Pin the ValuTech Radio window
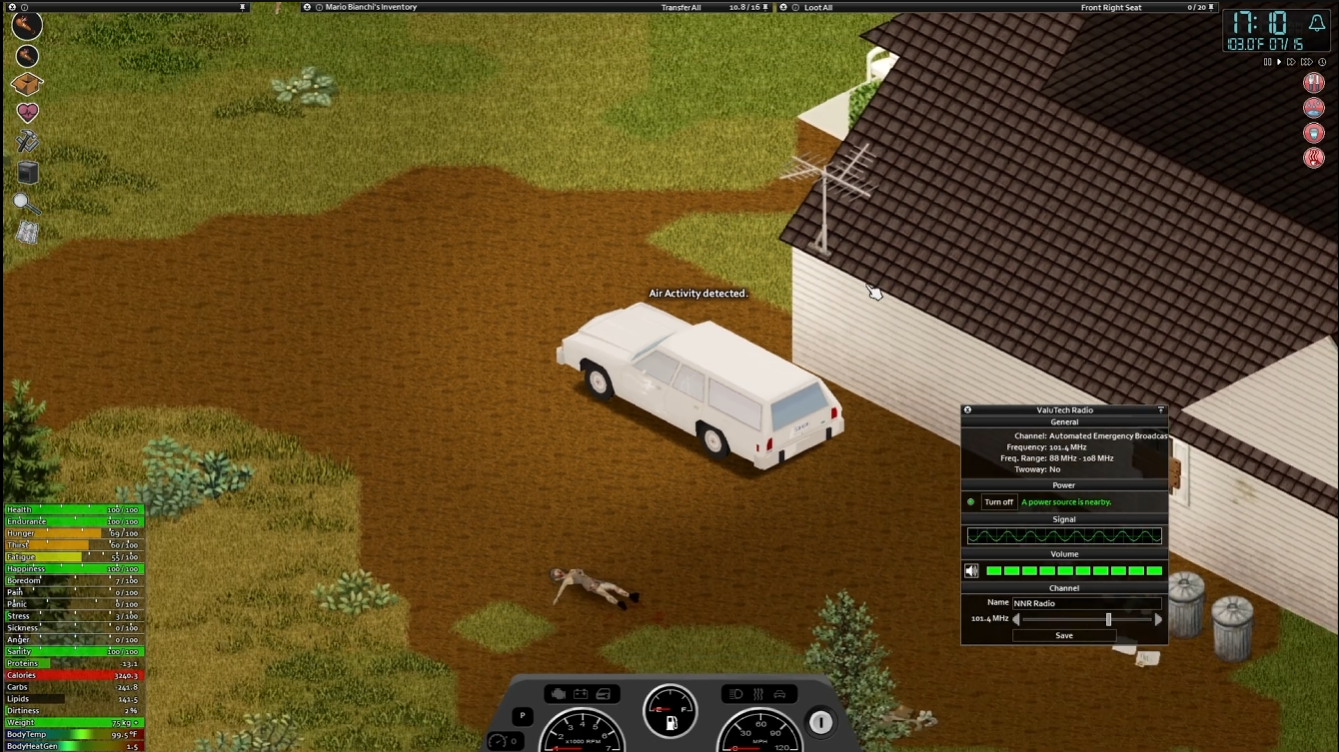1339x752 pixels. [x=1160, y=410]
